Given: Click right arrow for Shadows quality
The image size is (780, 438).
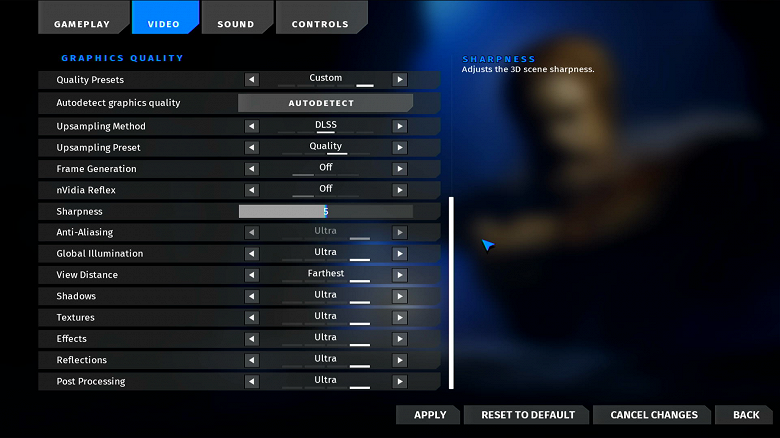Looking at the screenshot, I should pos(399,296).
